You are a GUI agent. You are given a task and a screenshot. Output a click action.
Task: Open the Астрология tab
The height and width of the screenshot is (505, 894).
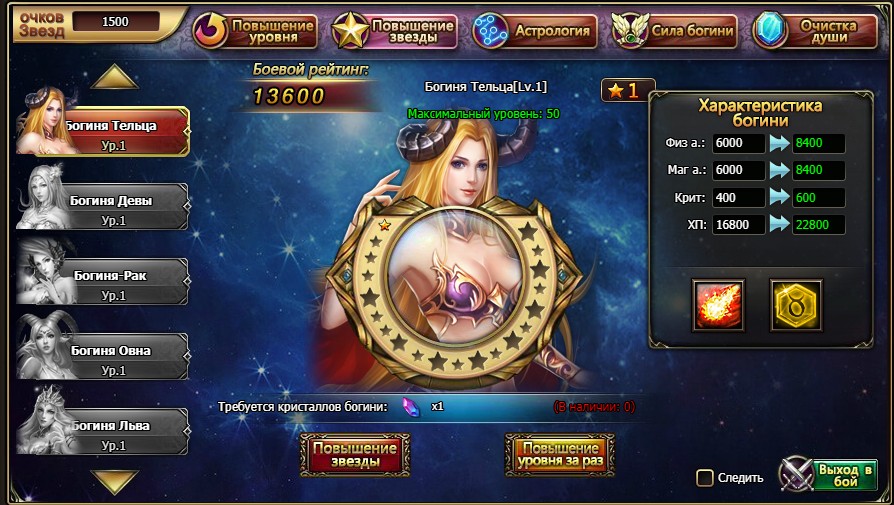click(535, 30)
